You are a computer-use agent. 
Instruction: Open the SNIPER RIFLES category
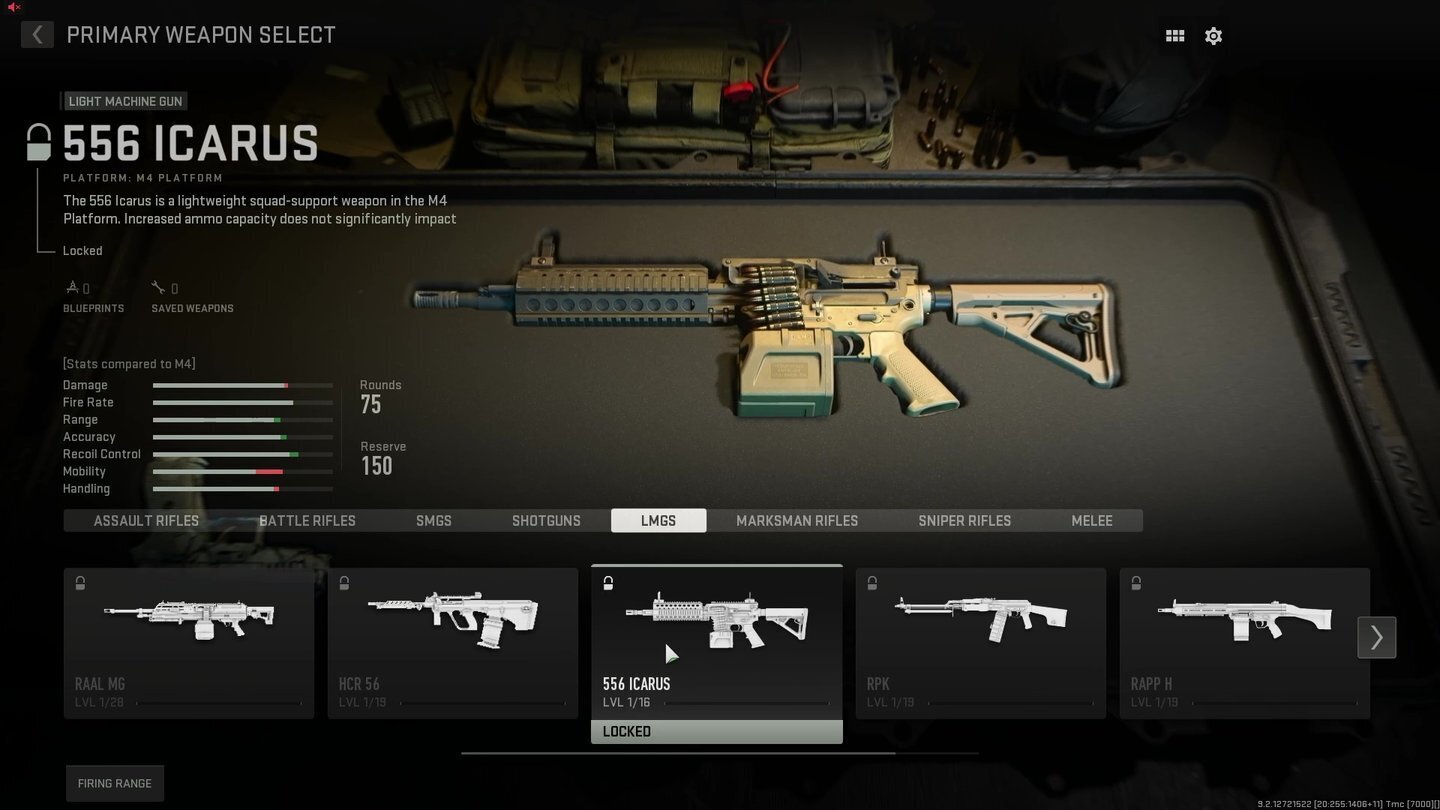[x=964, y=520]
